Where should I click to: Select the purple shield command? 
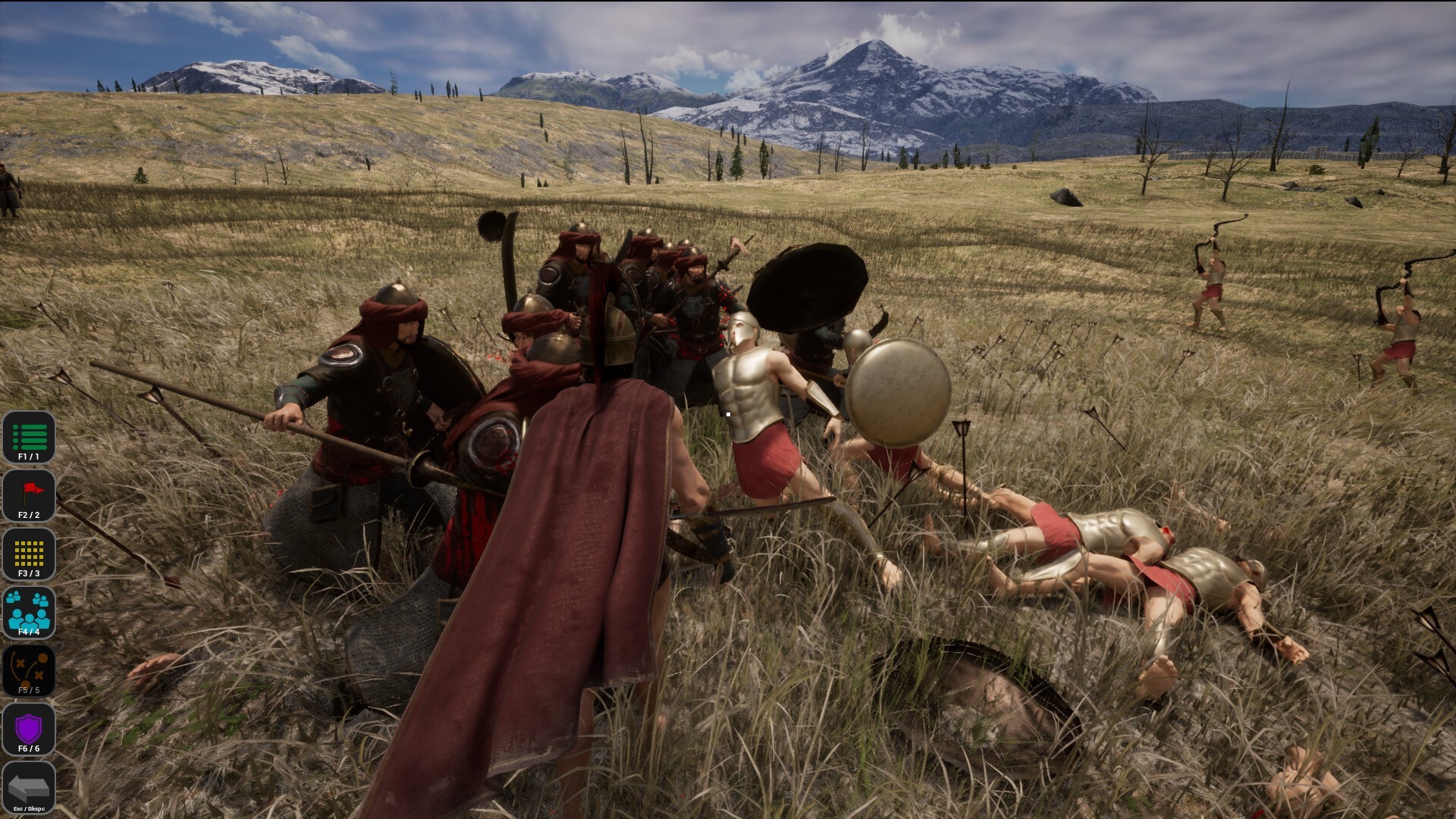[x=29, y=729]
